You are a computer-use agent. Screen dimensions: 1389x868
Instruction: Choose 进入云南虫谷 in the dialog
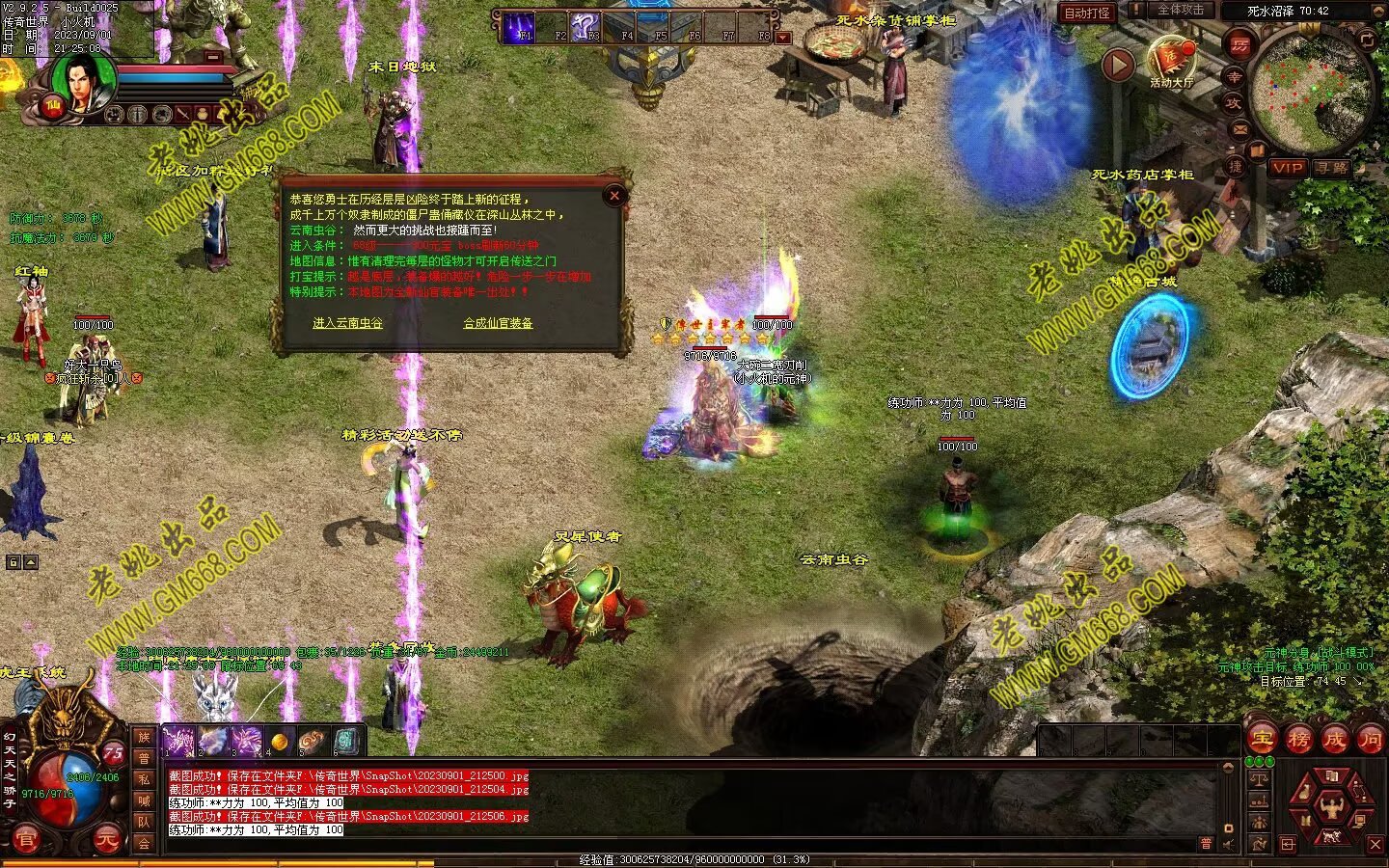pyautogui.click(x=347, y=323)
